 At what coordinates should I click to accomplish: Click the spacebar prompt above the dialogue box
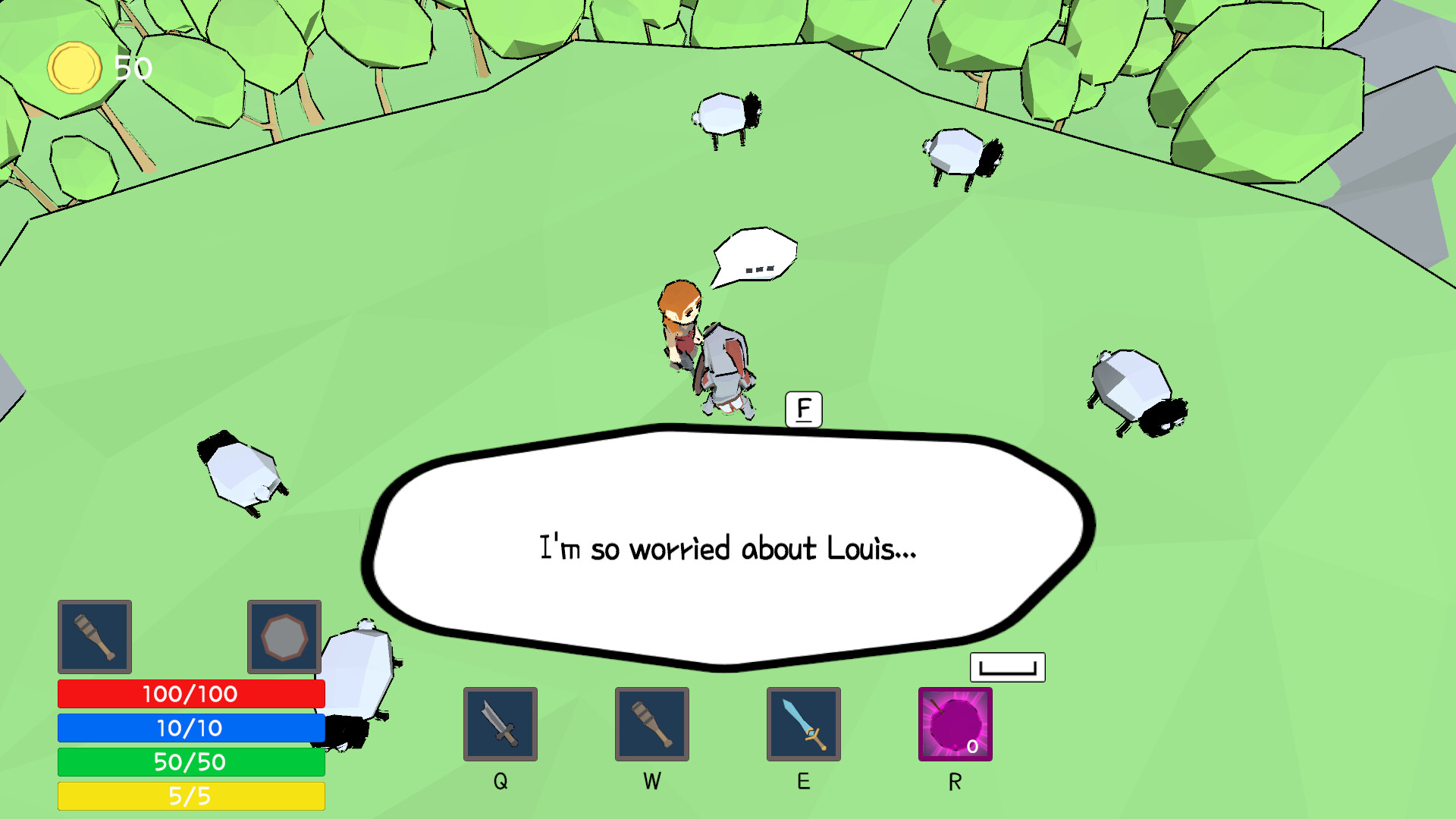click(1007, 667)
